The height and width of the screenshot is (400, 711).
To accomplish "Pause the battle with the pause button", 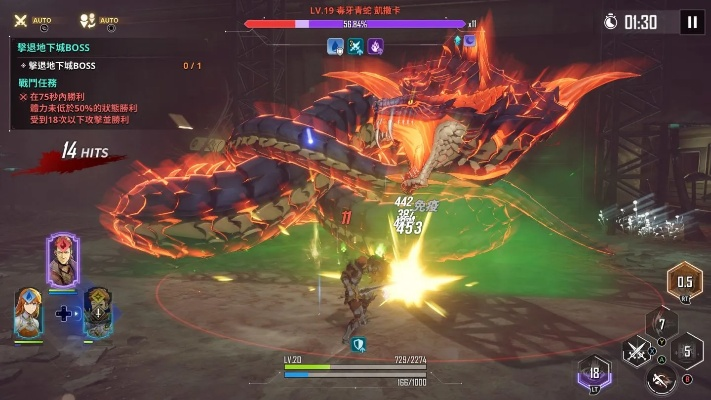I will pos(691,22).
